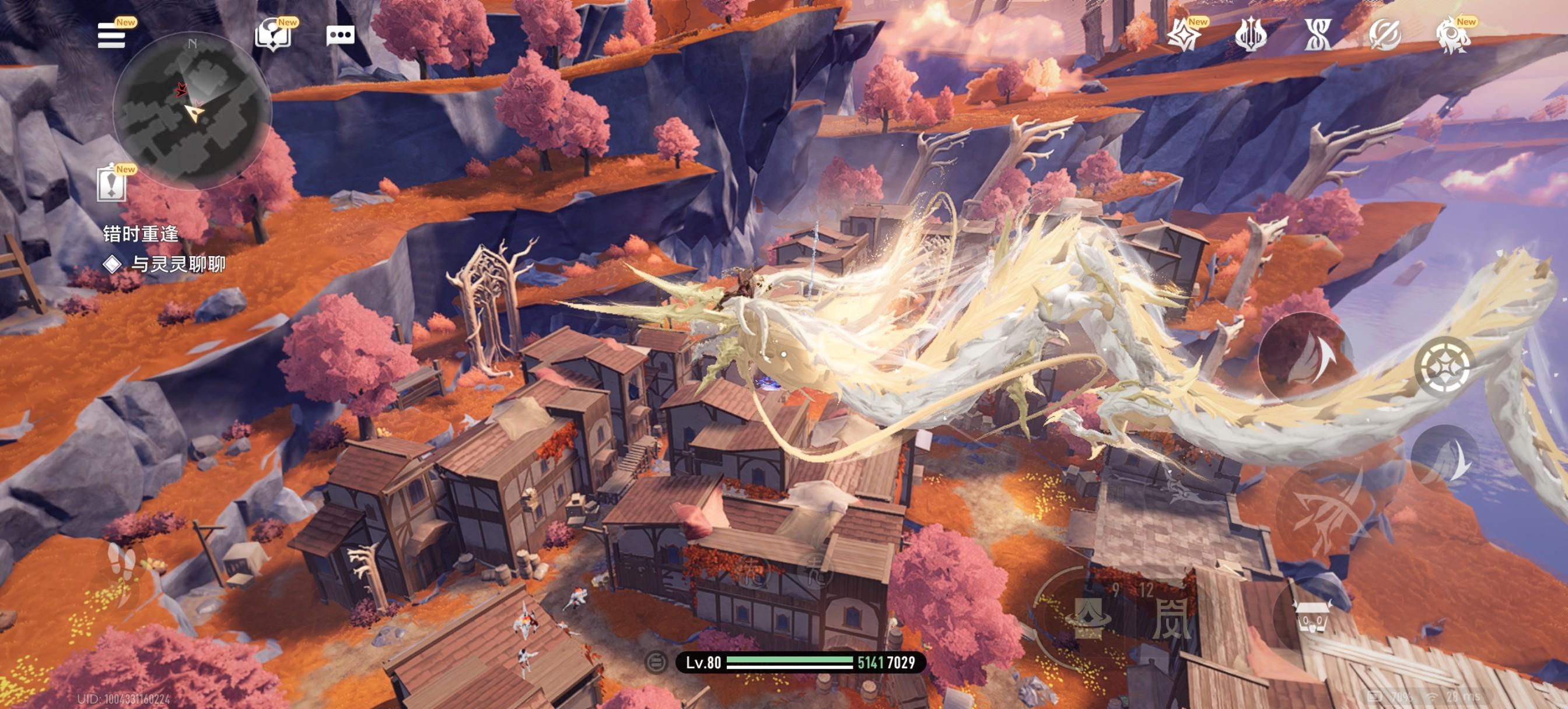
Task: Expand the circular minimap
Action: pyautogui.click(x=192, y=111)
